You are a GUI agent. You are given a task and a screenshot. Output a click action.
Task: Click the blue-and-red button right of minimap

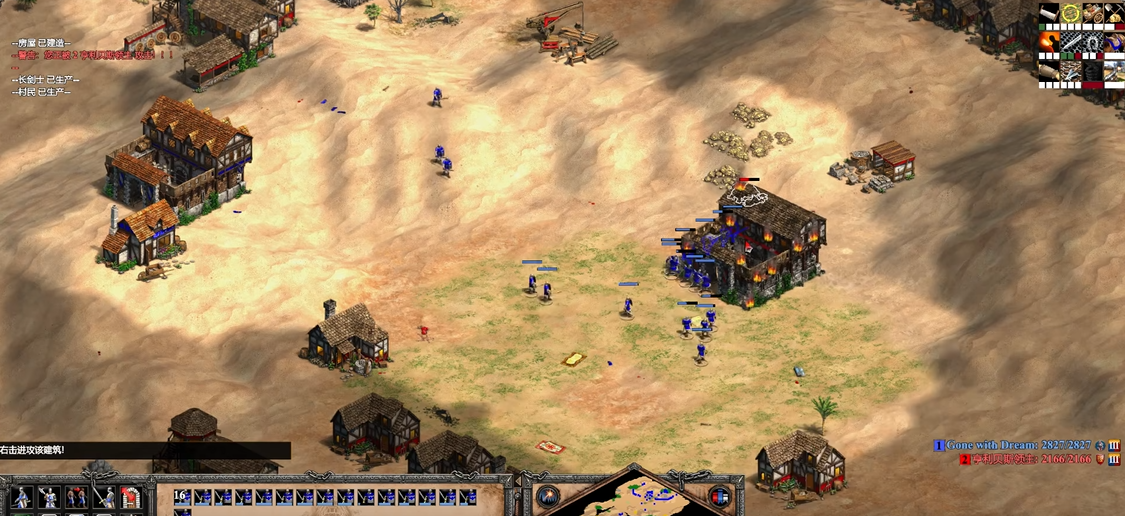(x=720, y=497)
